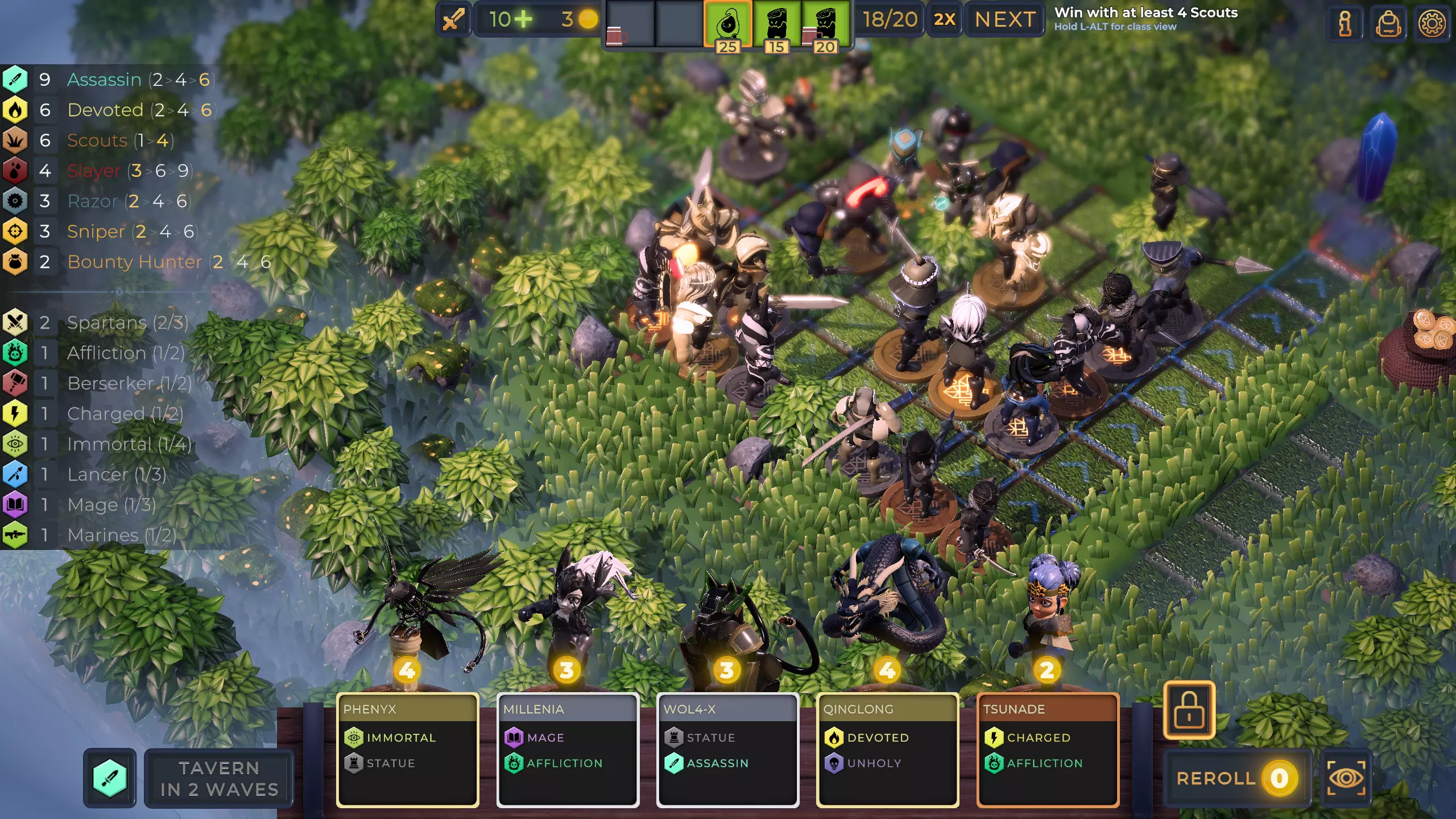Screen dimensions: 1456x819
Task: Purchase the WOL4-X assassin card
Action: click(727, 750)
